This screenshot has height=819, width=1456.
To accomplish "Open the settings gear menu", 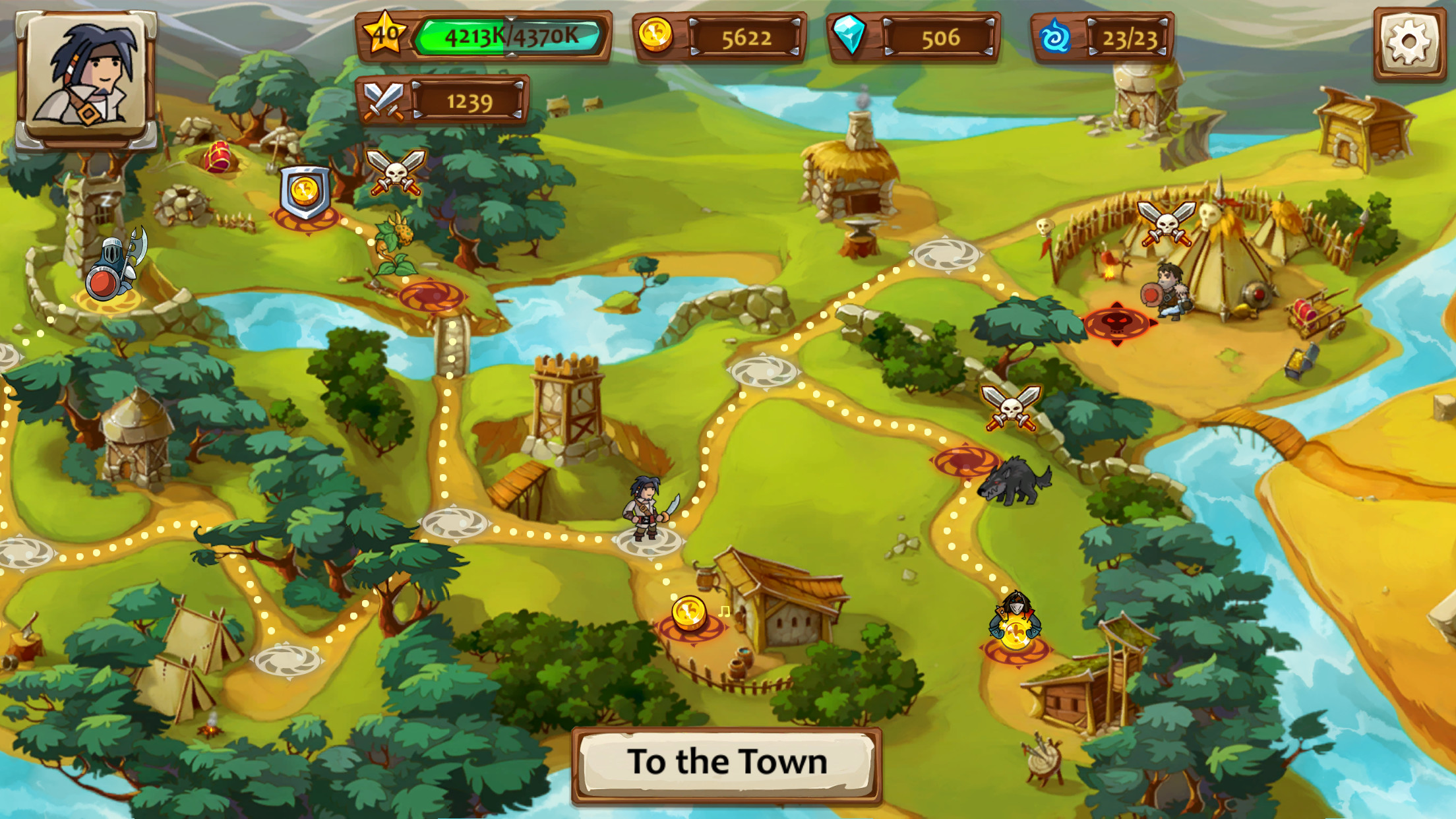I will pyautogui.click(x=1411, y=43).
